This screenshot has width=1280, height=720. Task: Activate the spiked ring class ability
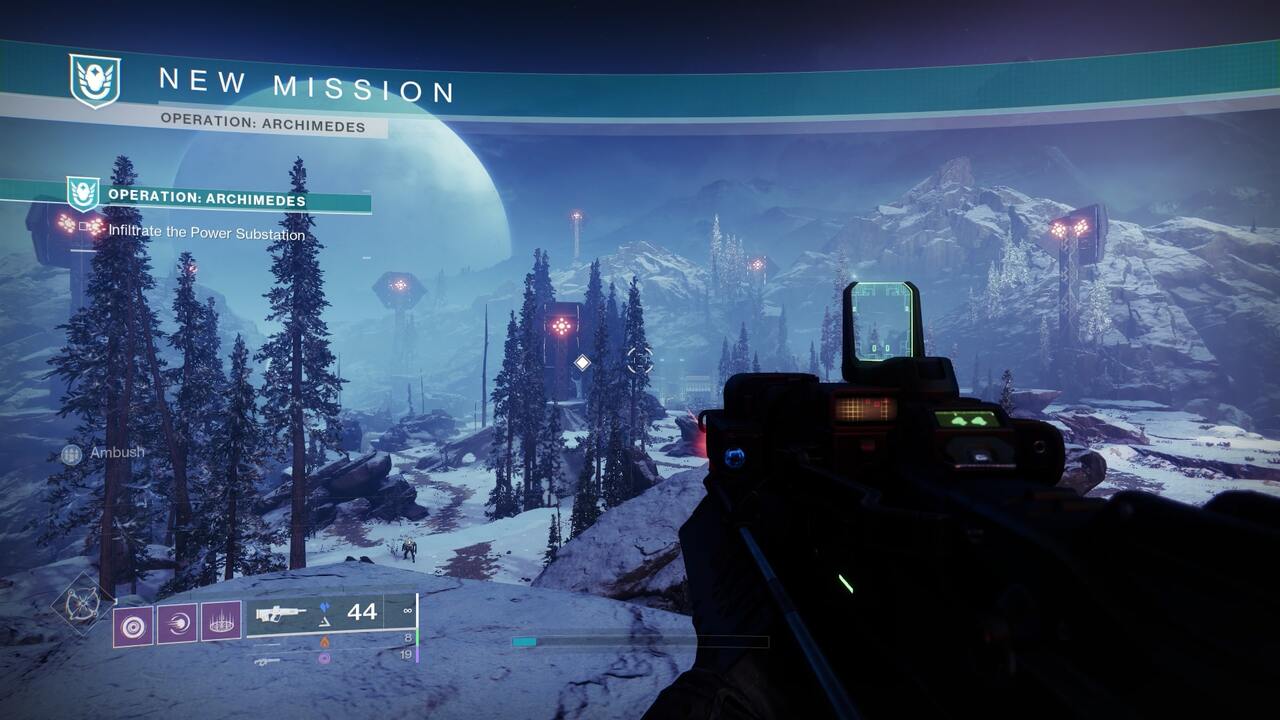[x=221, y=622]
